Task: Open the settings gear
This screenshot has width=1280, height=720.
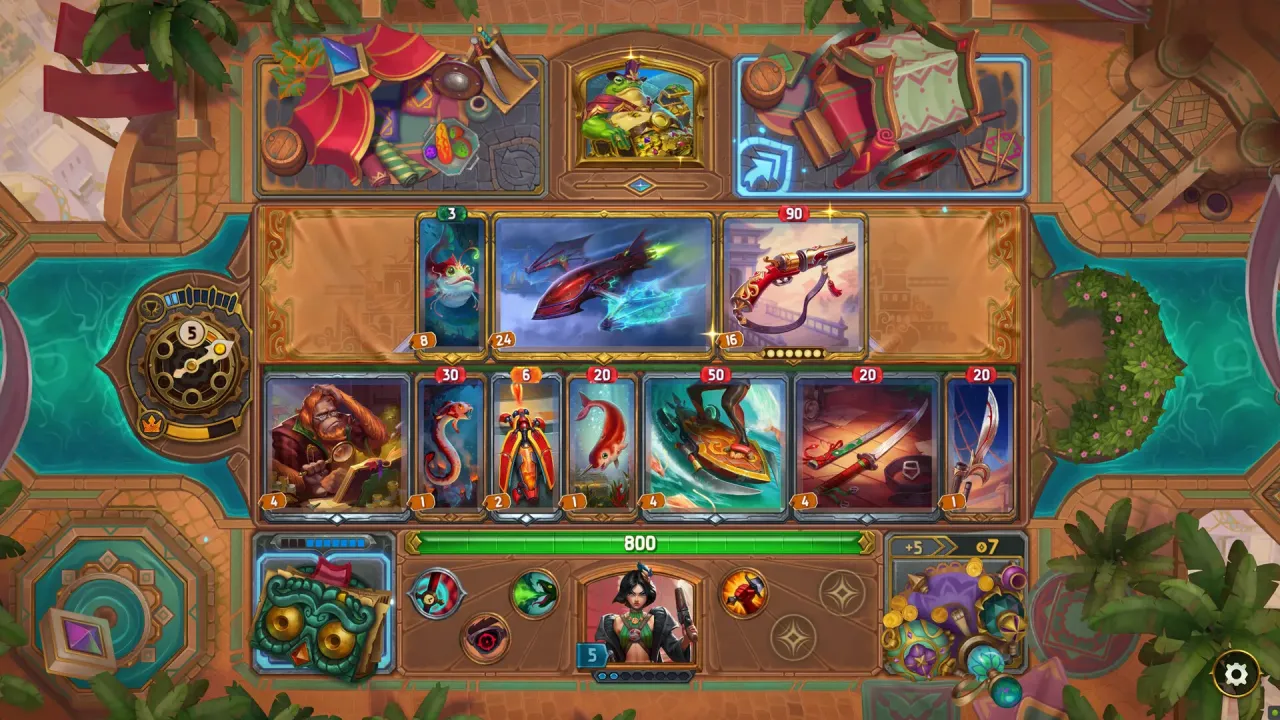Action: pos(1234,675)
